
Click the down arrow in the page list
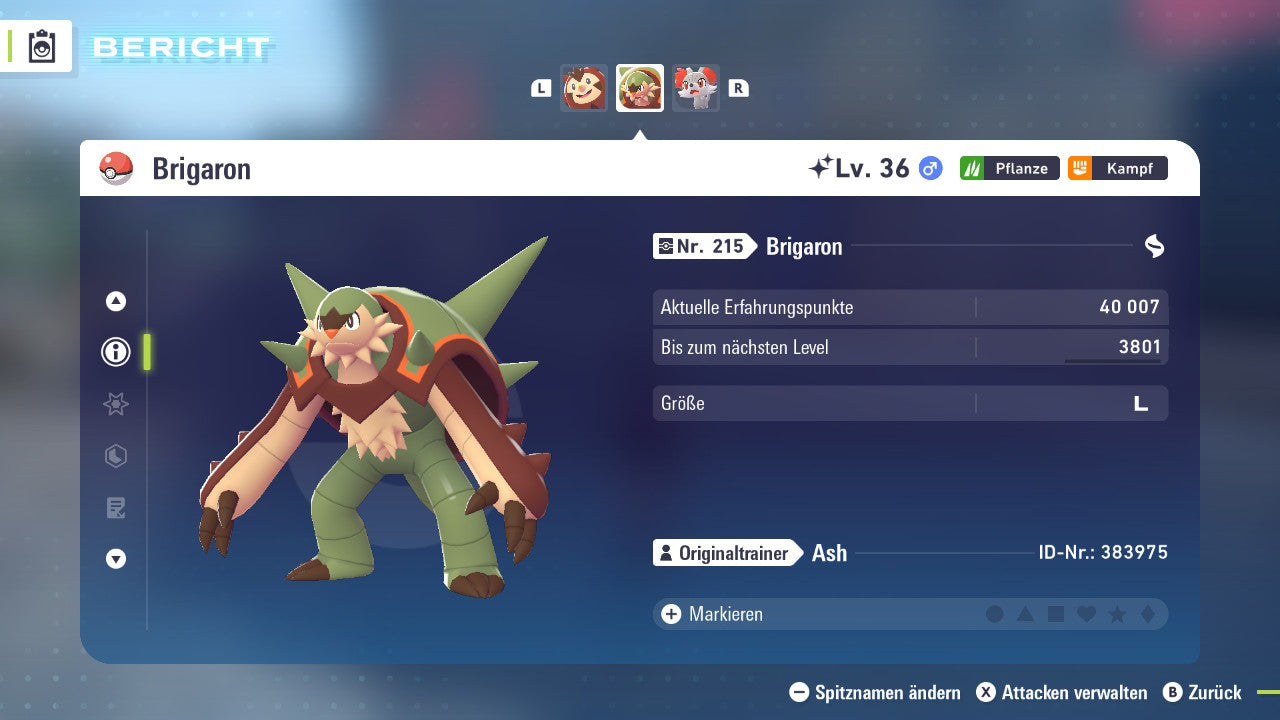click(116, 559)
